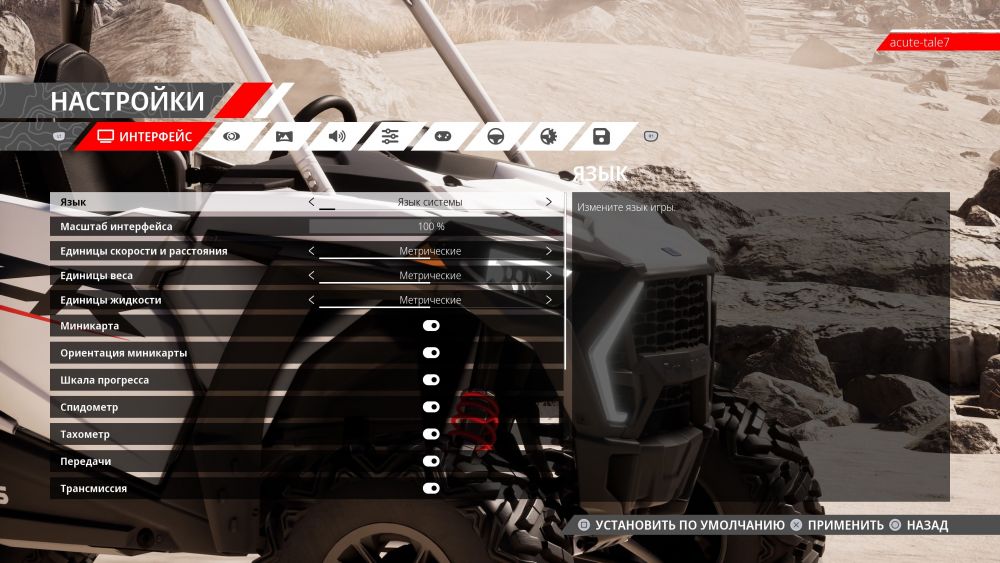1000x563 pixels.
Task: Click the left arrow for Единицы веса
Action: pyautogui.click(x=311, y=275)
